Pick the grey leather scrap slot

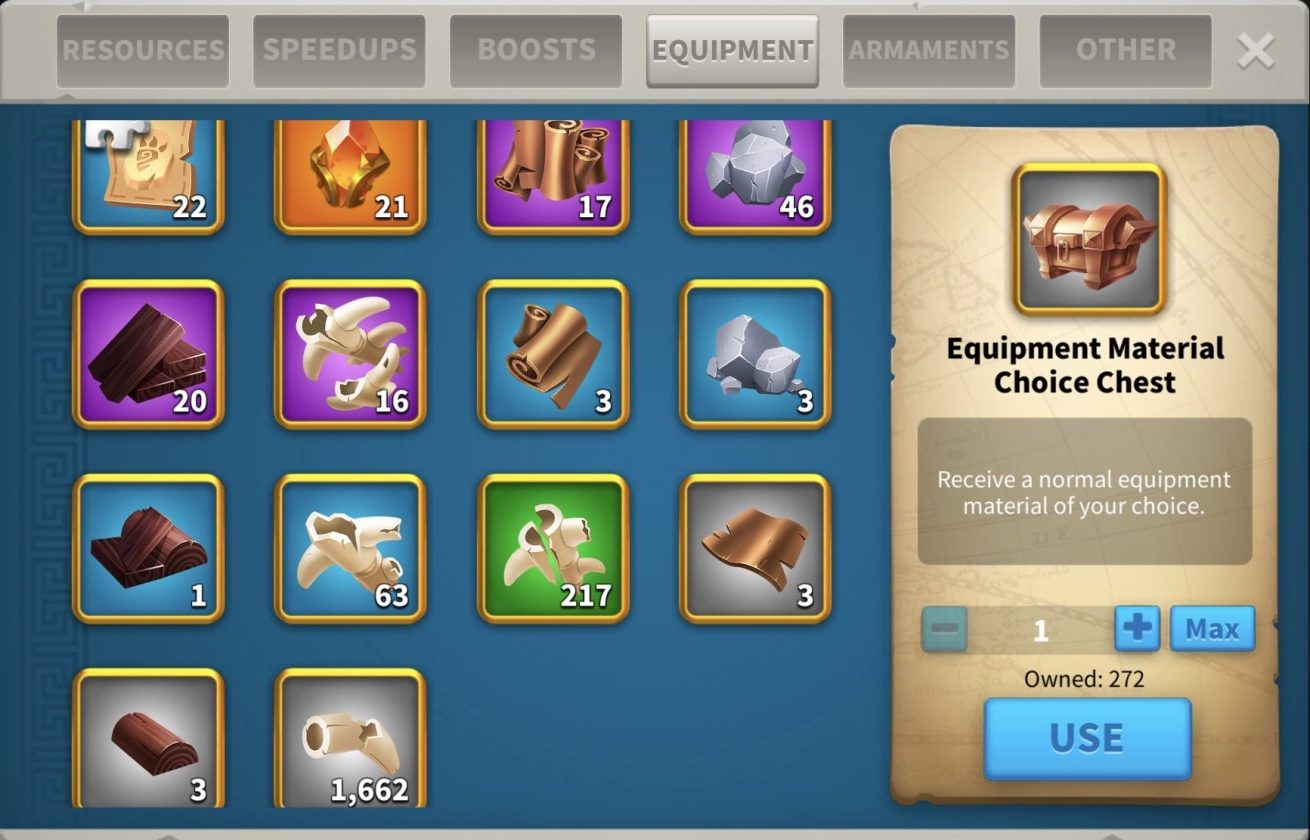(x=755, y=548)
